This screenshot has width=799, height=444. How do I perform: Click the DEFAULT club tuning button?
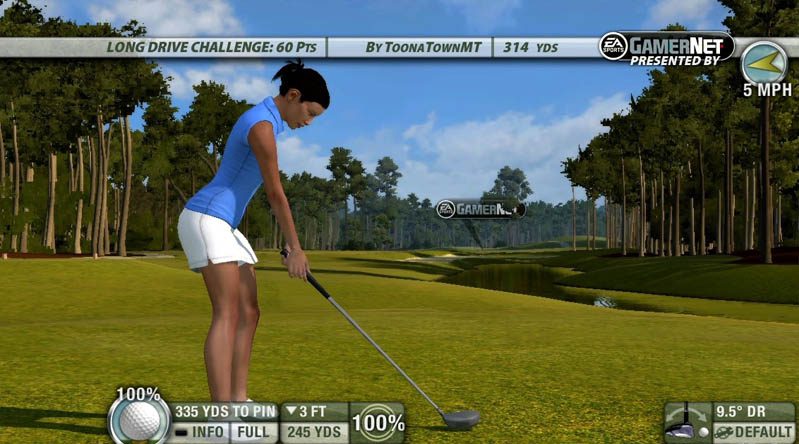point(754,432)
